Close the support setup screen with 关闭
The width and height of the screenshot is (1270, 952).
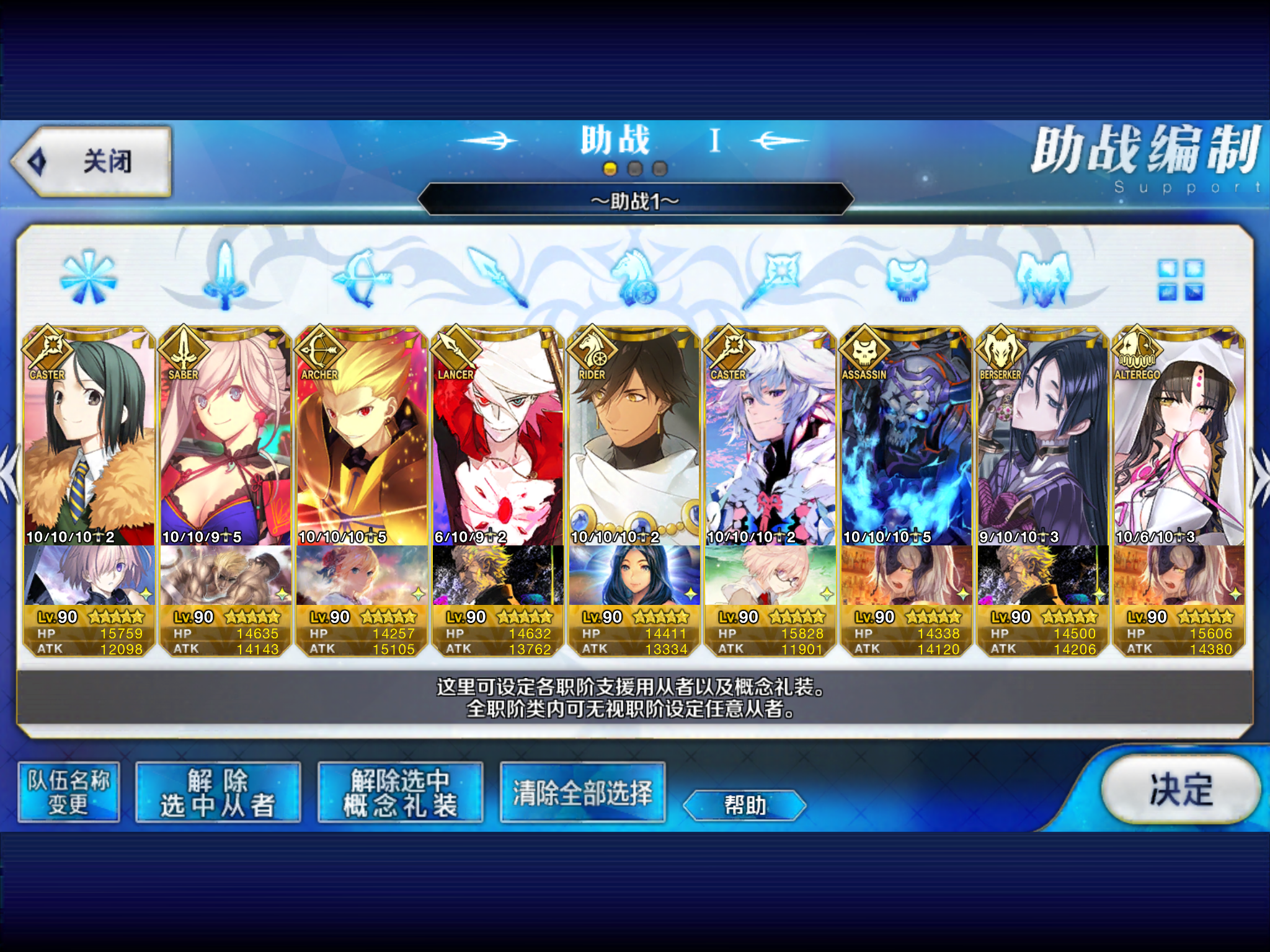click(92, 162)
